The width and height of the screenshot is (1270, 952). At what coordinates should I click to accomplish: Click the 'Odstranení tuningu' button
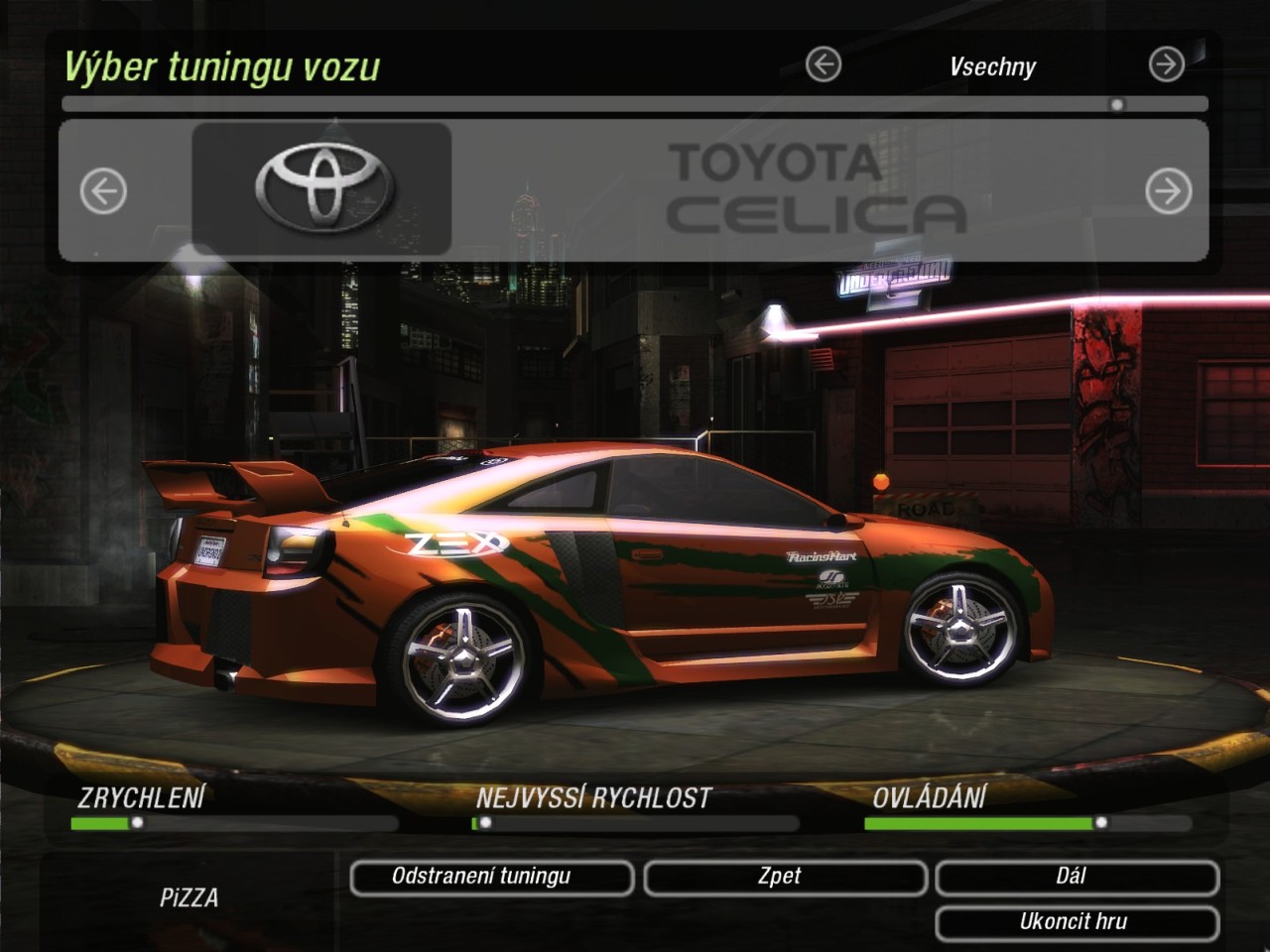tap(491, 877)
